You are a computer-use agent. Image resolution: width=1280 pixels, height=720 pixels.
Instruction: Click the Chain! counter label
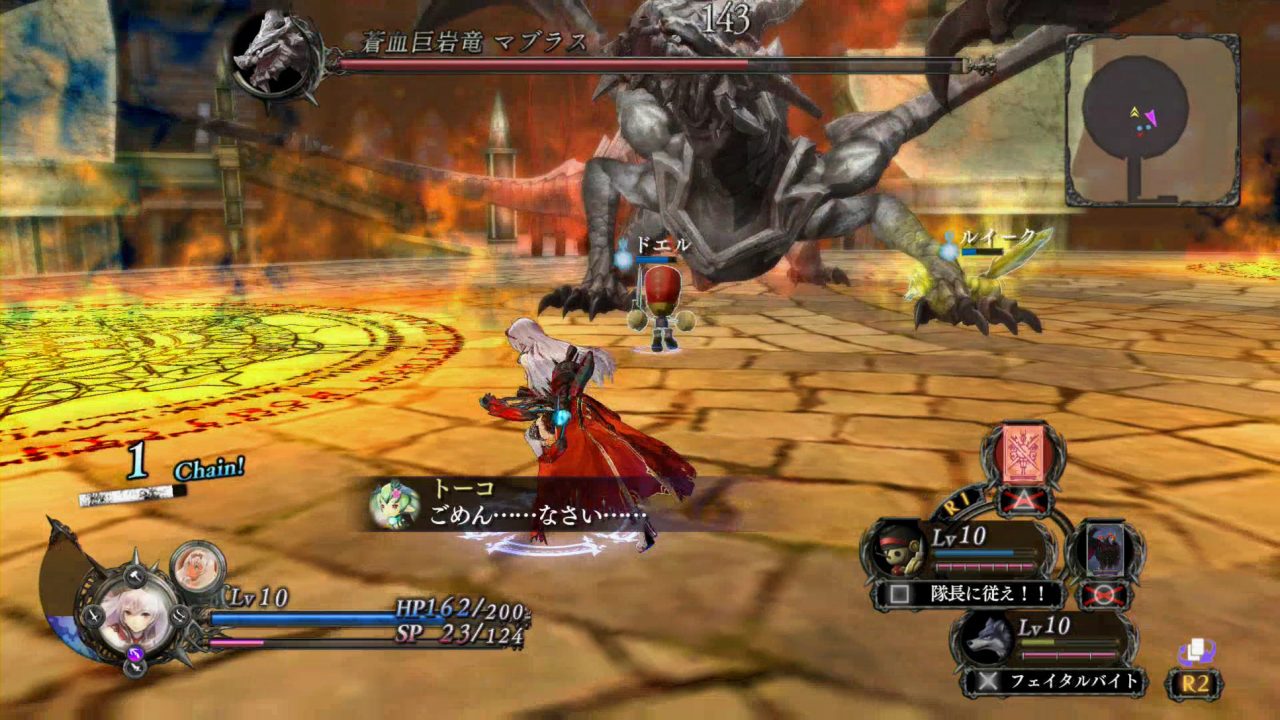(x=207, y=468)
